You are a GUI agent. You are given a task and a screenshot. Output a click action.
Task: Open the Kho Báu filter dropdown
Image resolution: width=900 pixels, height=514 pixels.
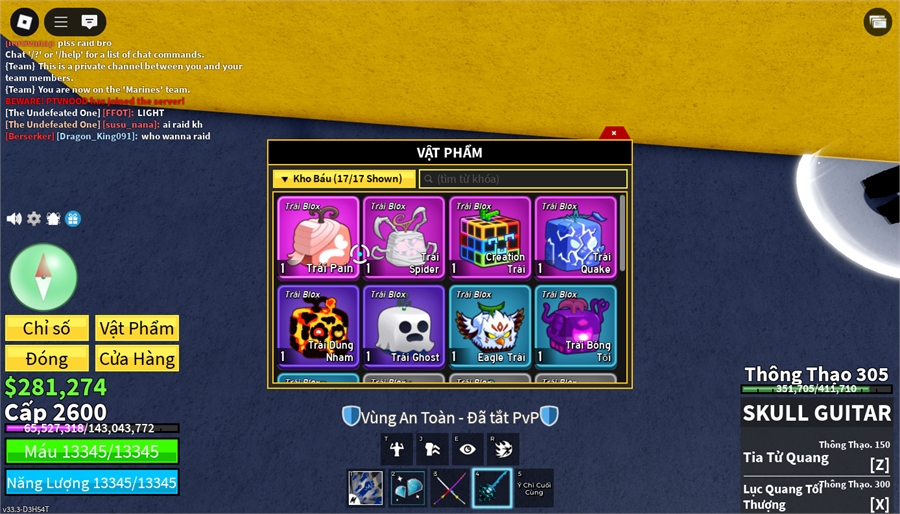[x=343, y=179]
